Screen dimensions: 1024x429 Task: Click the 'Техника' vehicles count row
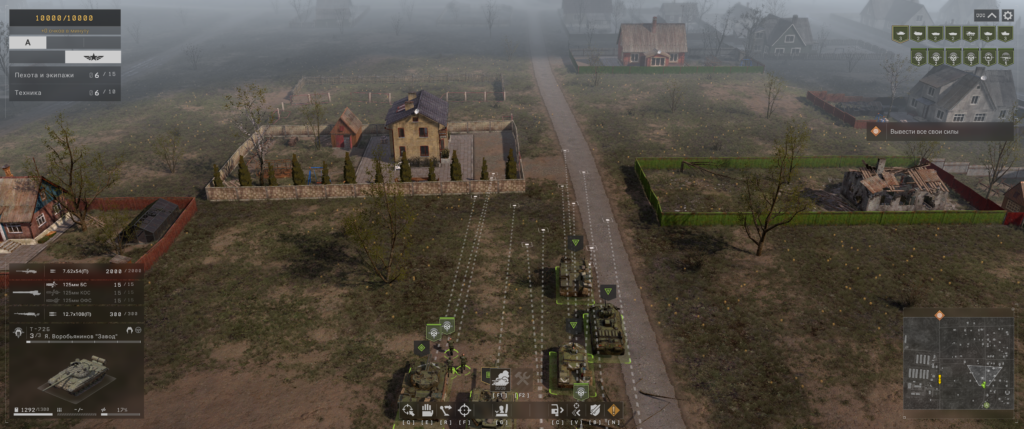(62, 91)
